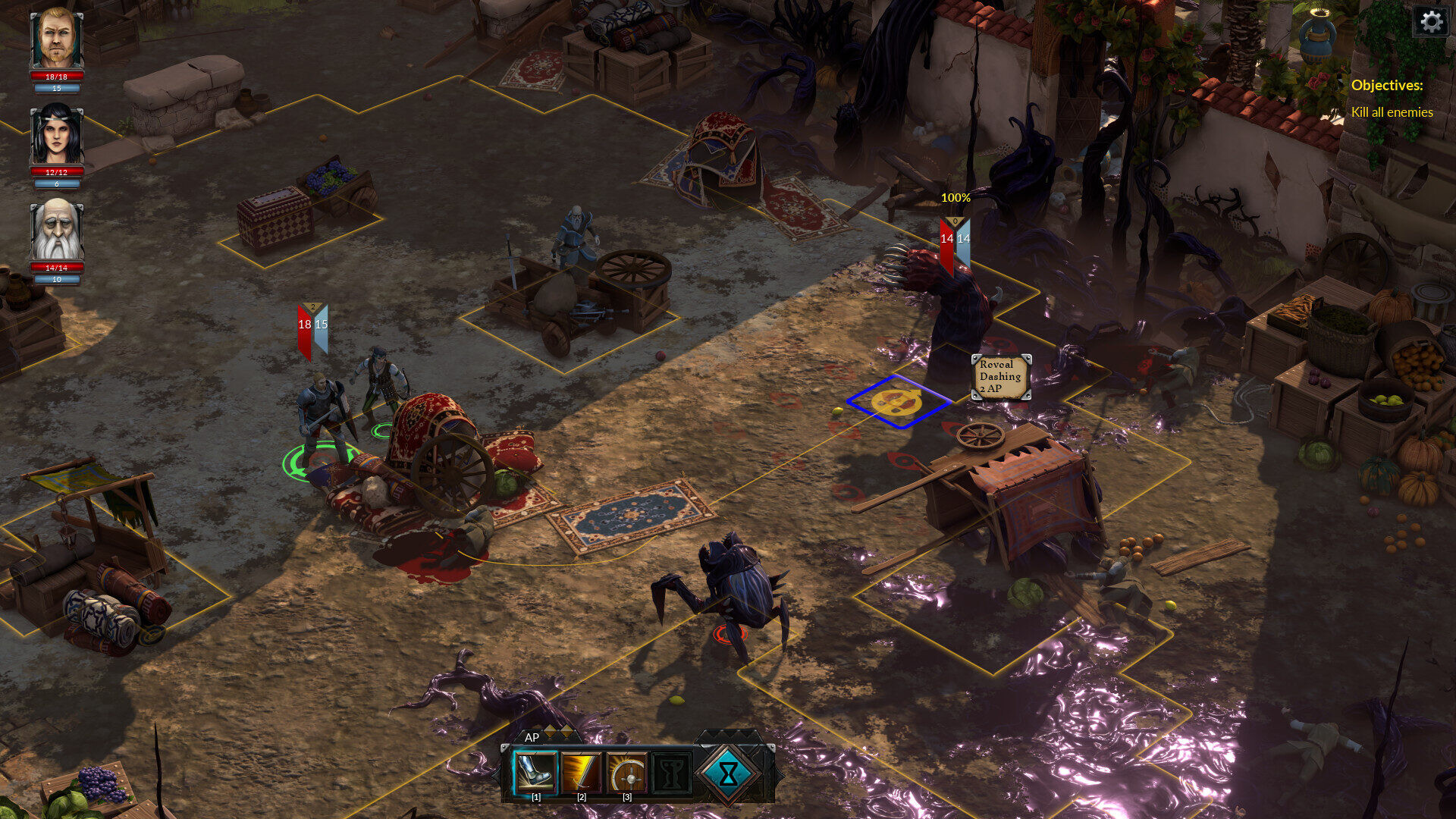Choose the greyed-out chalice ability slot
The height and width of the screenshot is (819, 1456).
(x=672, y=772)
